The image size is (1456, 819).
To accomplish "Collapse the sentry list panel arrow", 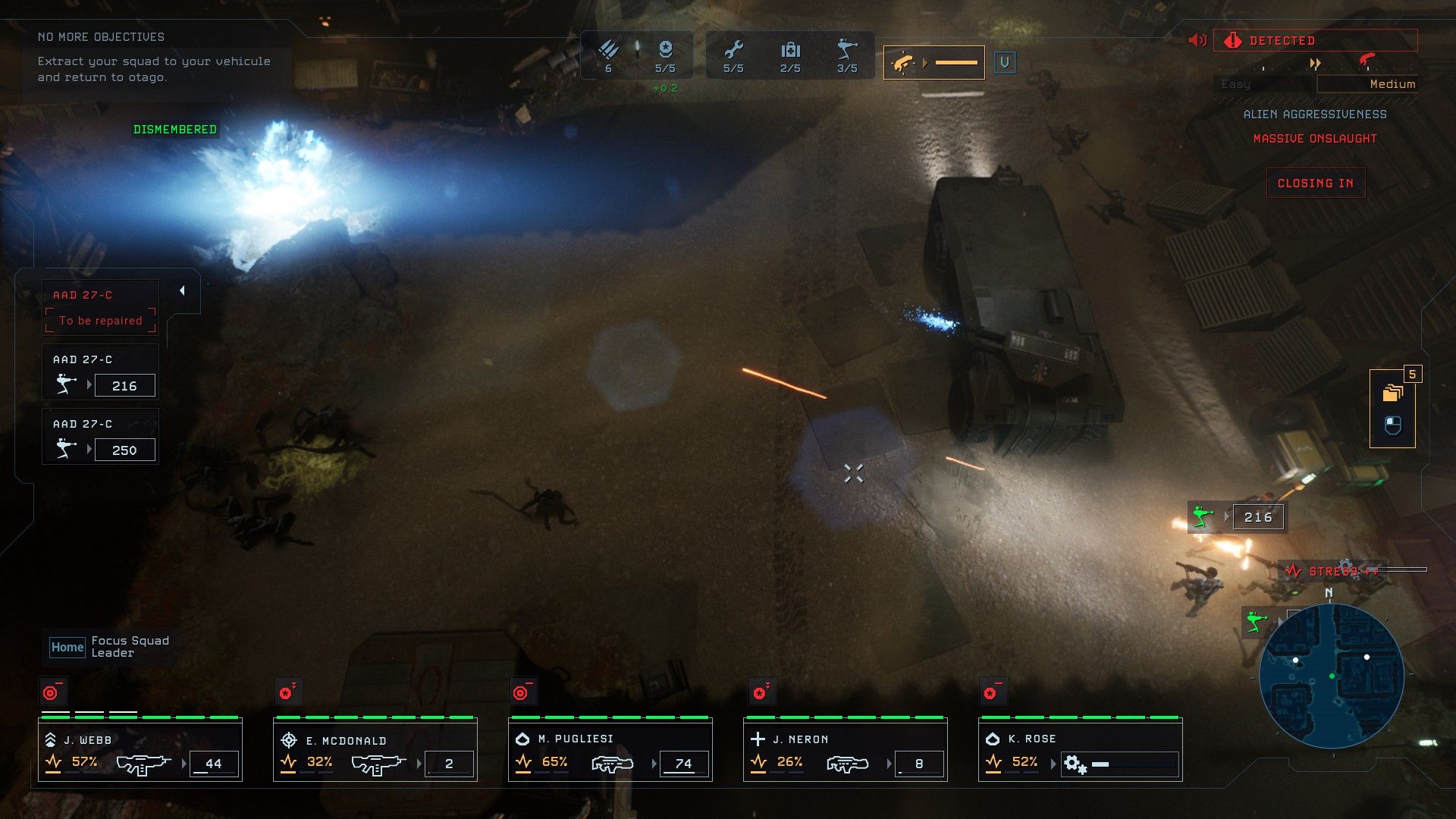I will click(x=182, y=291).
